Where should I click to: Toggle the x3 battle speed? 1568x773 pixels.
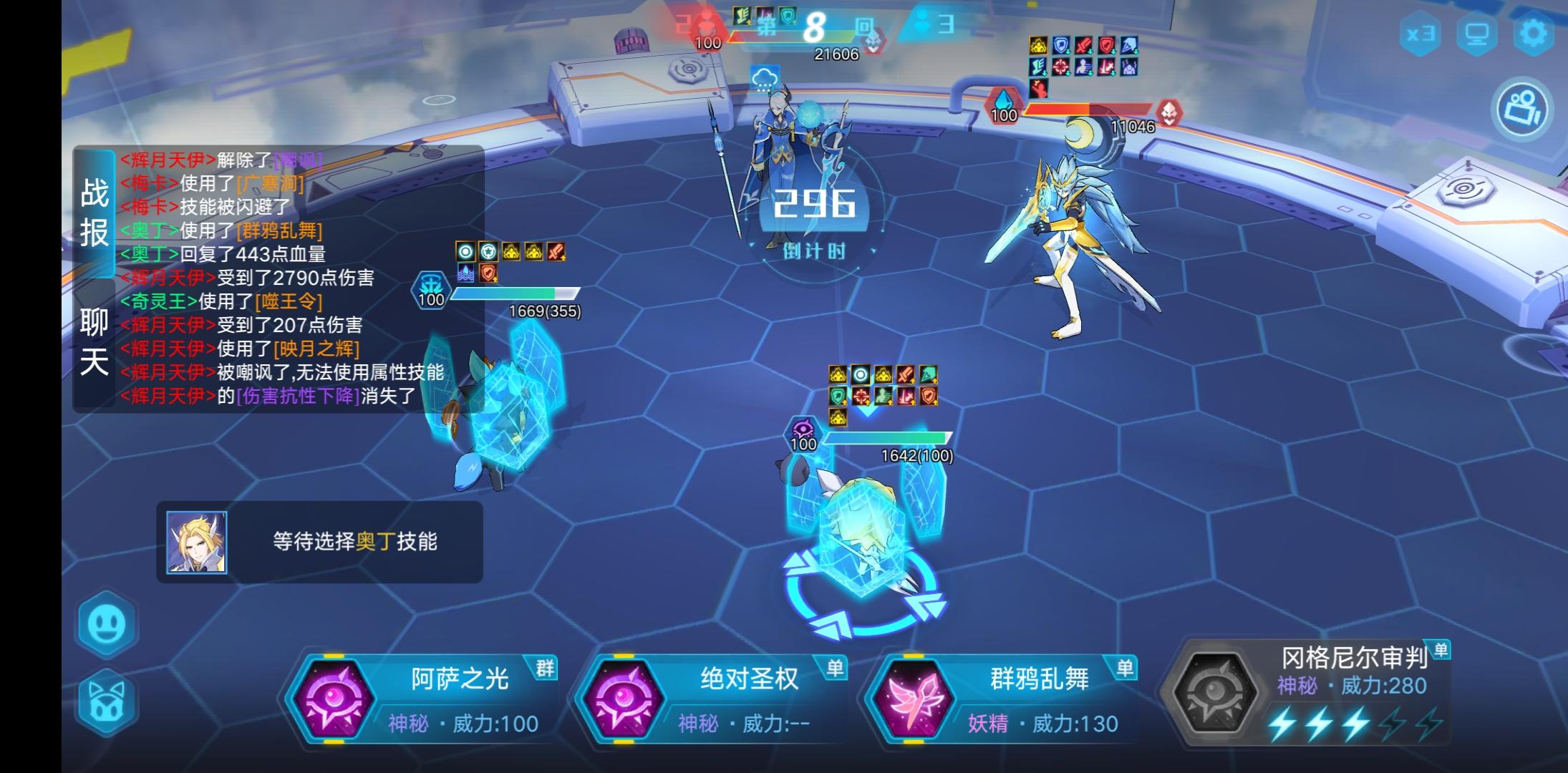[1420, 32]
